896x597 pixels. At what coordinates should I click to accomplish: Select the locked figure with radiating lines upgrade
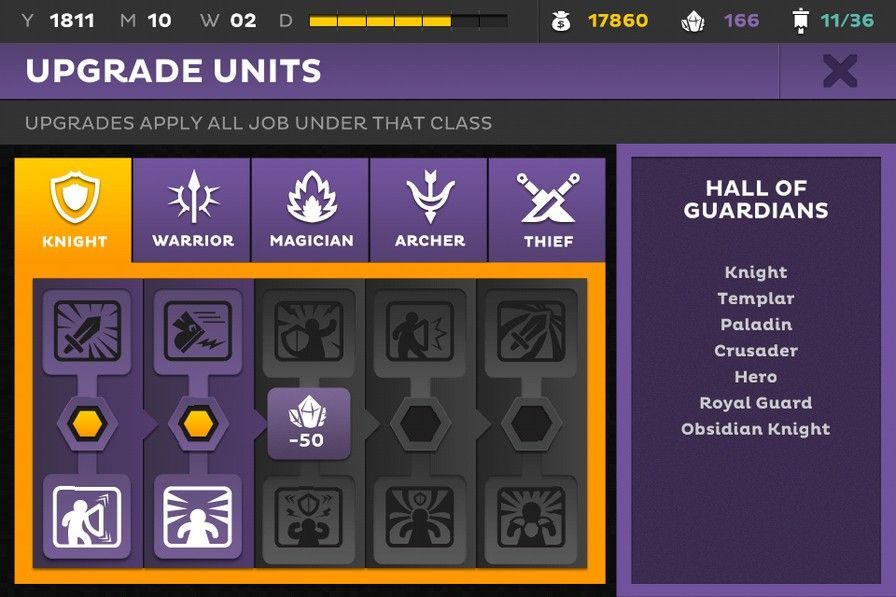coord(420,517)
